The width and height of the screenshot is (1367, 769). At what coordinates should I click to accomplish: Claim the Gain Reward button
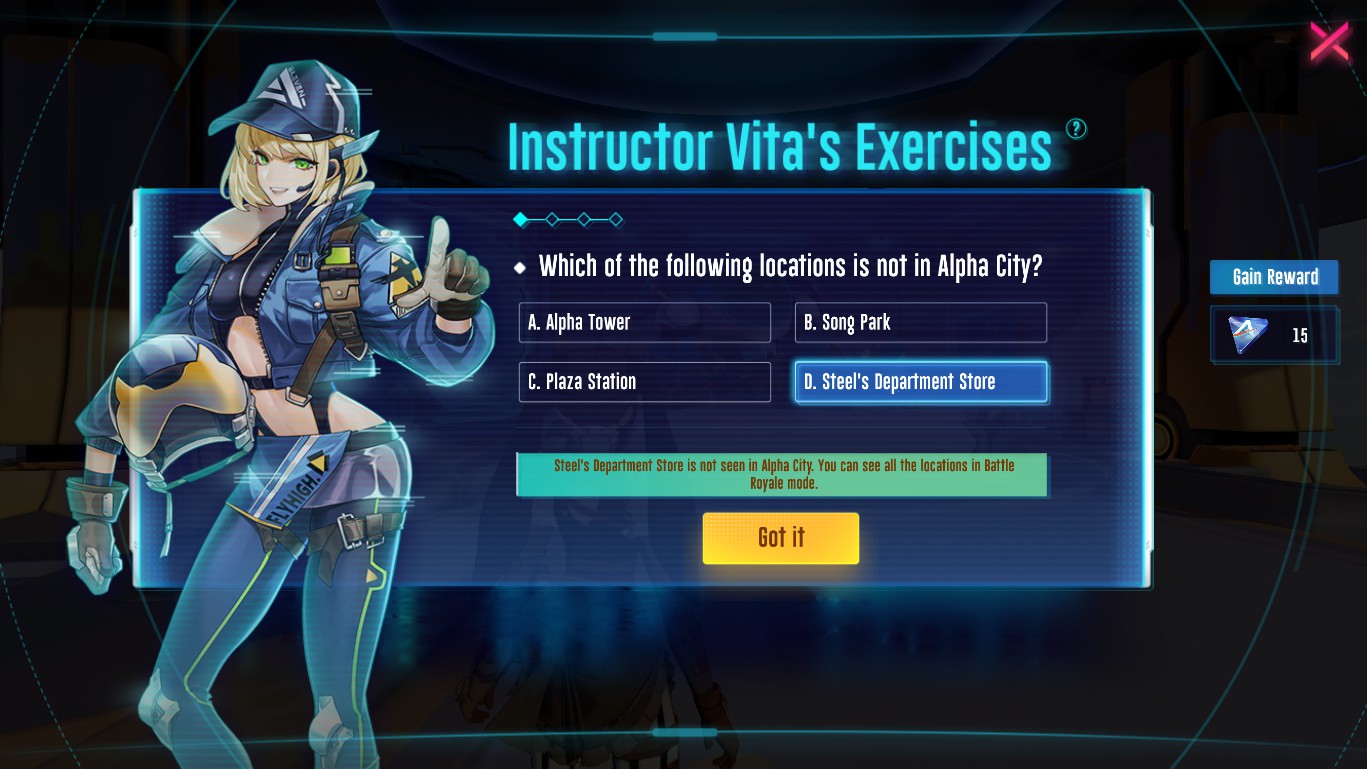click(1274, 277)
